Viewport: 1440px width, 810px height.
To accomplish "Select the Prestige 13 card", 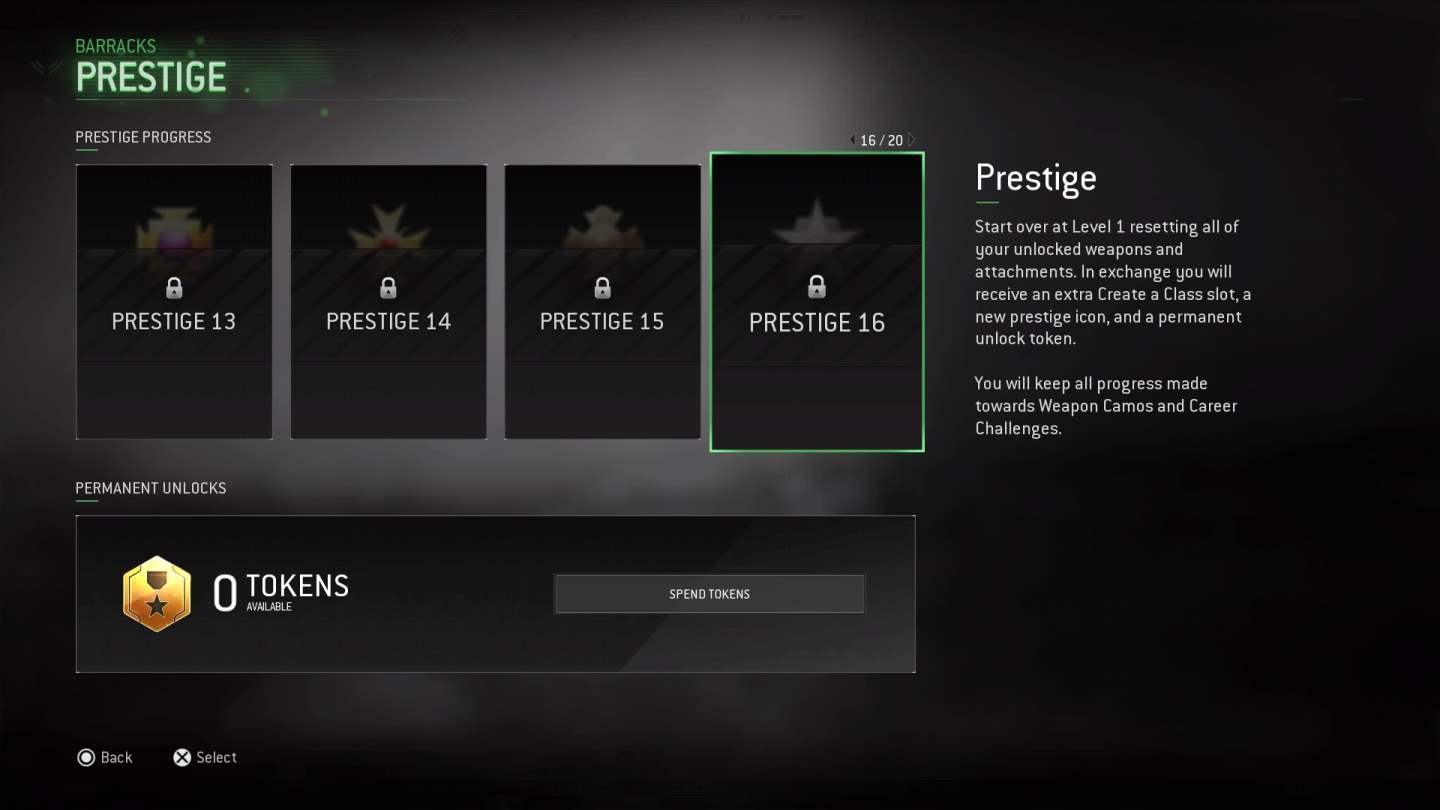I will pos(174,301).
